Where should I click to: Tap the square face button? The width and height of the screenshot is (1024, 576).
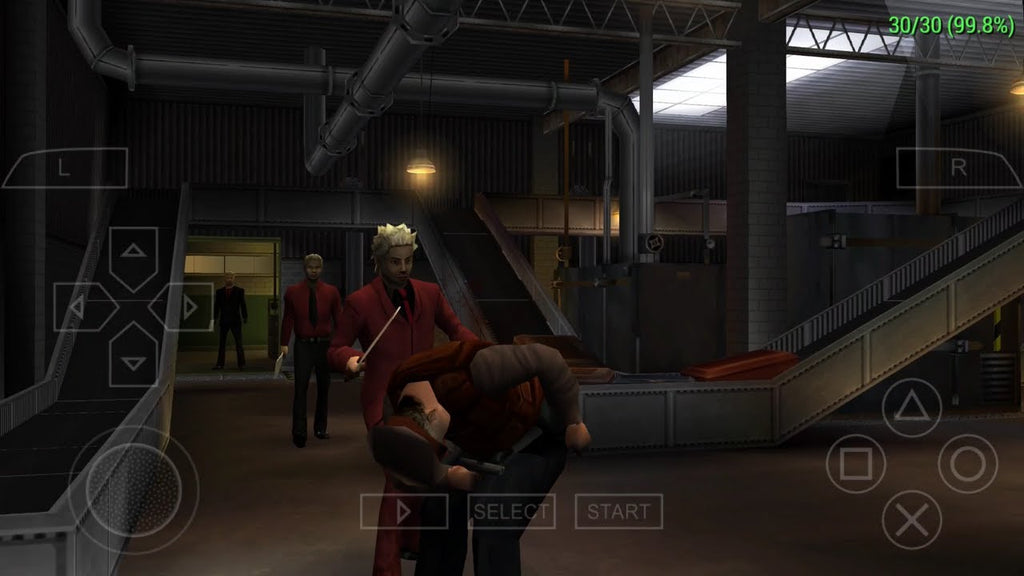[x=855, y=464]
